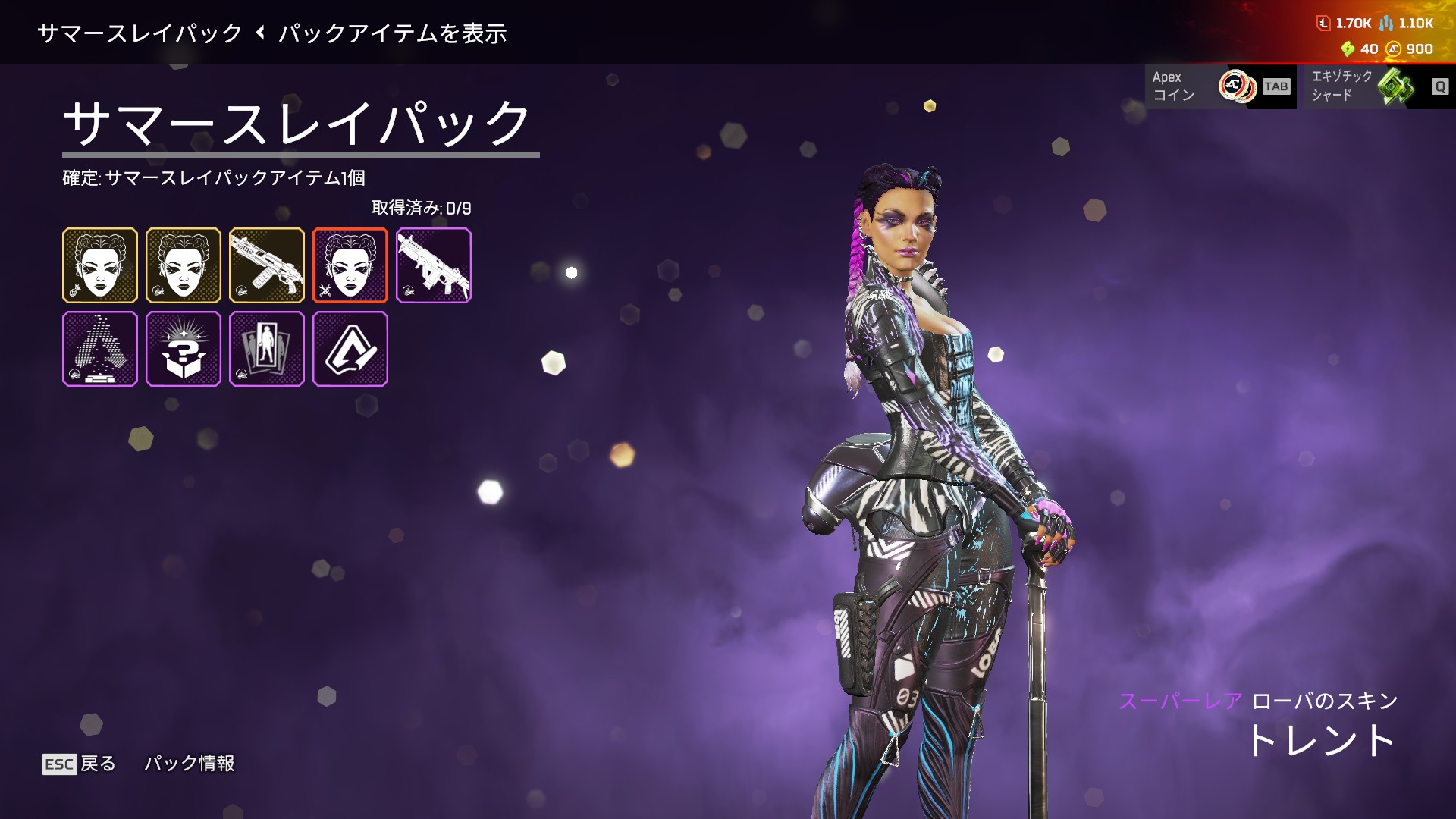The width and height of the screenshot is (1456, 819).
Task: Open the Apex コイン purchase button
Action: coord(1220,86)
